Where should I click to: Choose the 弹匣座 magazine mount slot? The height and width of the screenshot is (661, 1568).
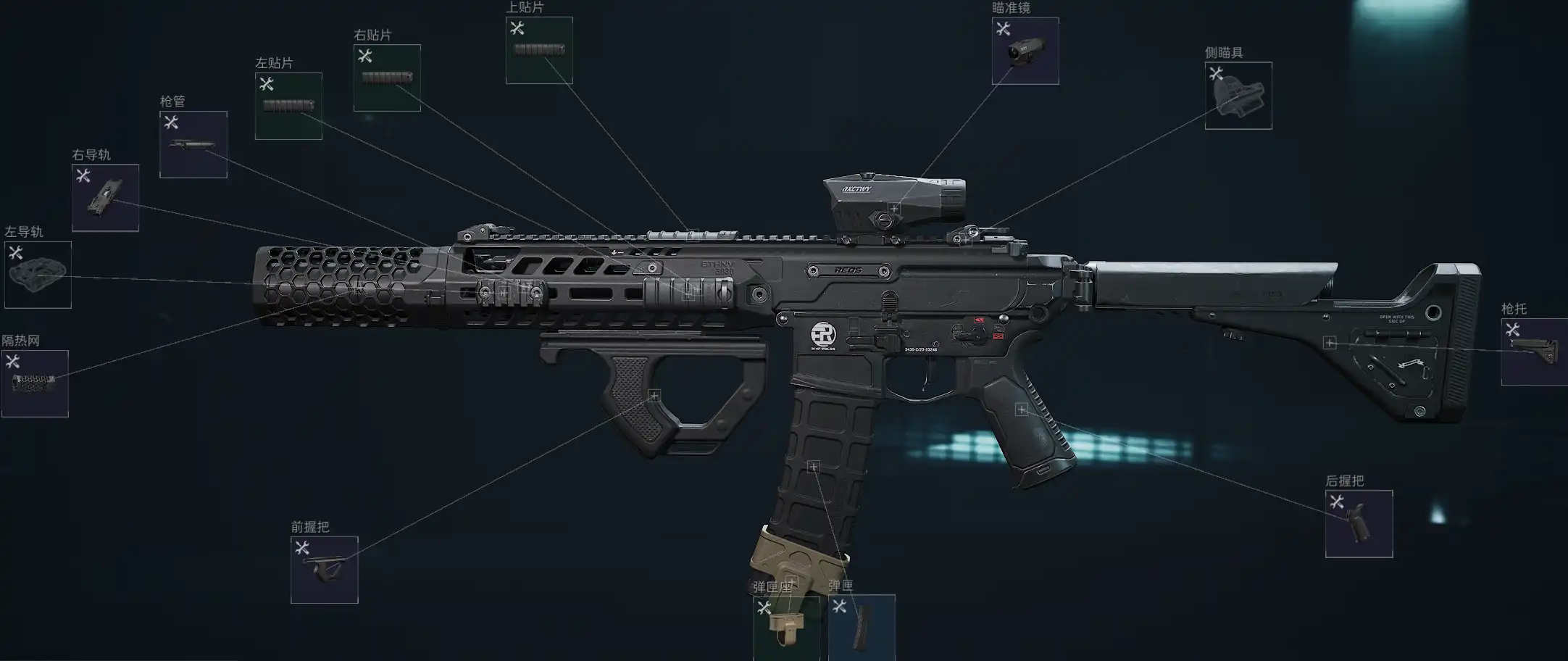click(786, 628)
